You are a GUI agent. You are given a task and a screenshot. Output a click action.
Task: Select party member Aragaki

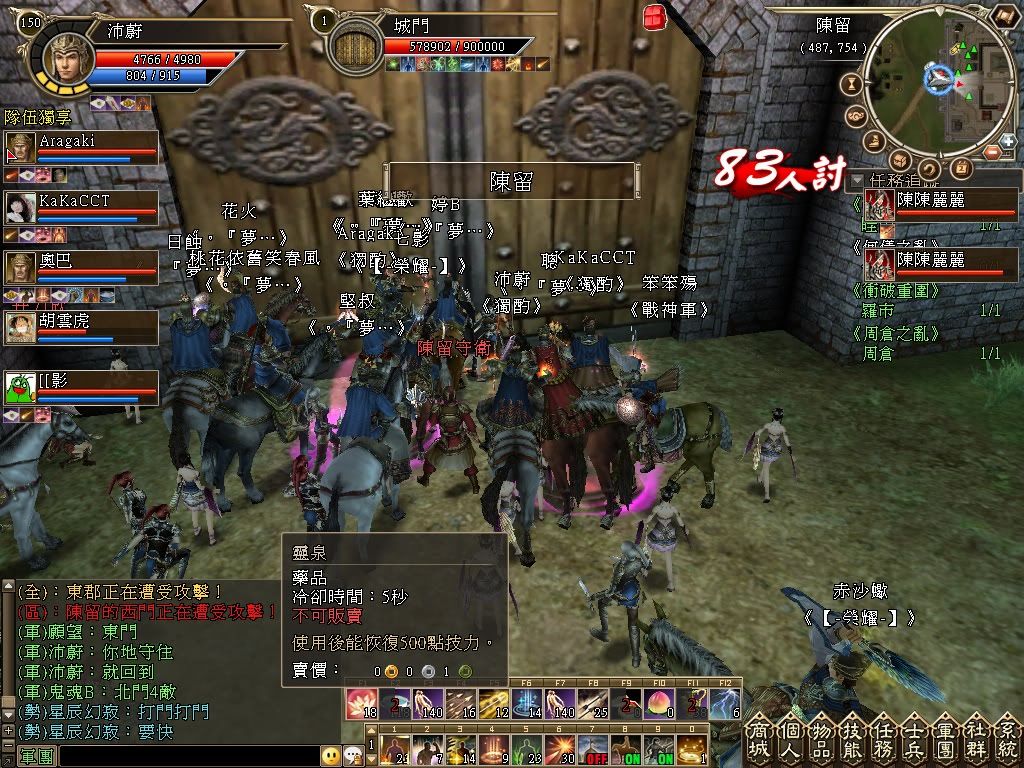coord(82,148)
